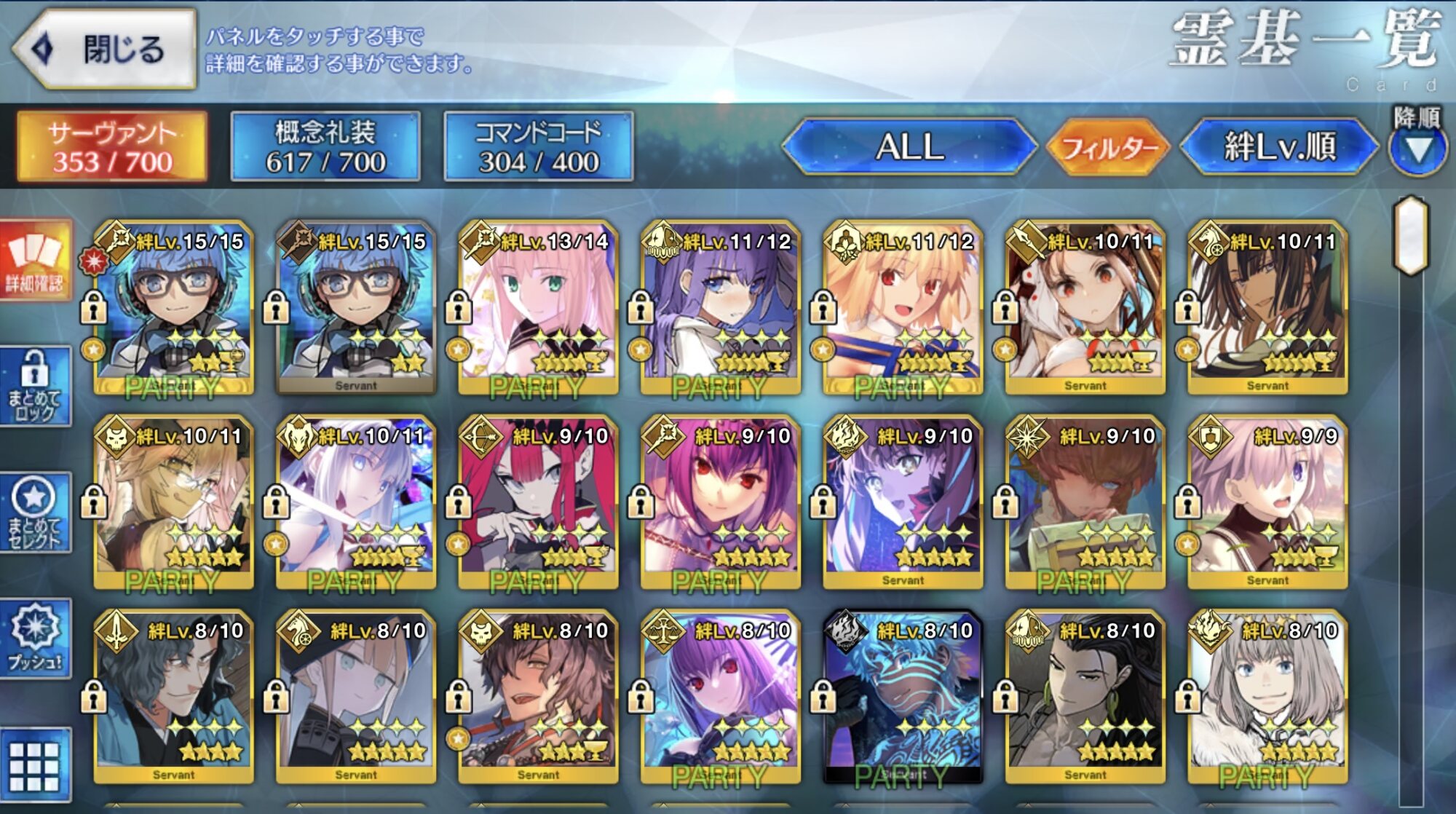1456x814 pixels.
Task: Select the pink-haired servant with bond 13/14
Action: tap(538, 307)
